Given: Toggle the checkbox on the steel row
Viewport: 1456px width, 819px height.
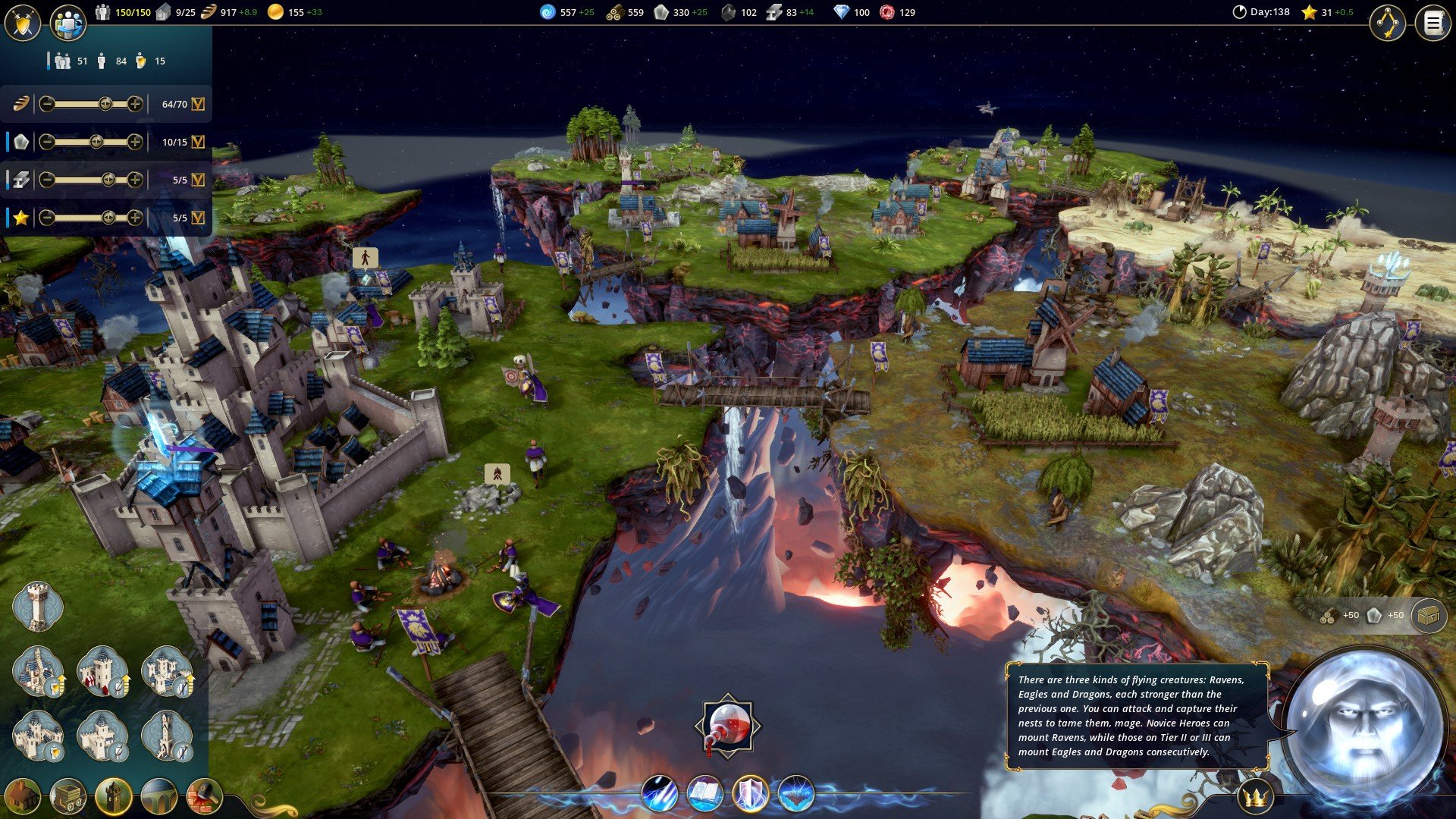Looking at the screenshot, I should coord(198,180).
